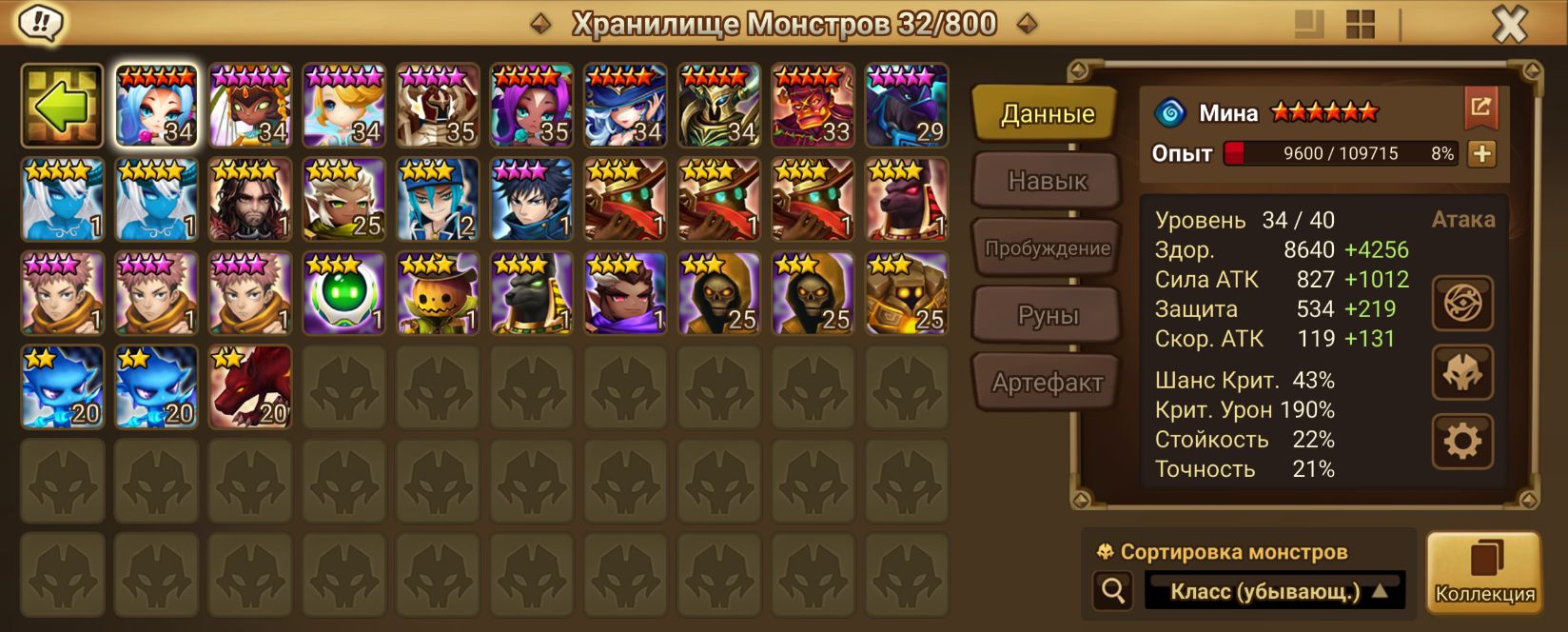Open the Данные tab
The image size is (1568, 632).
click(1047, 114)
